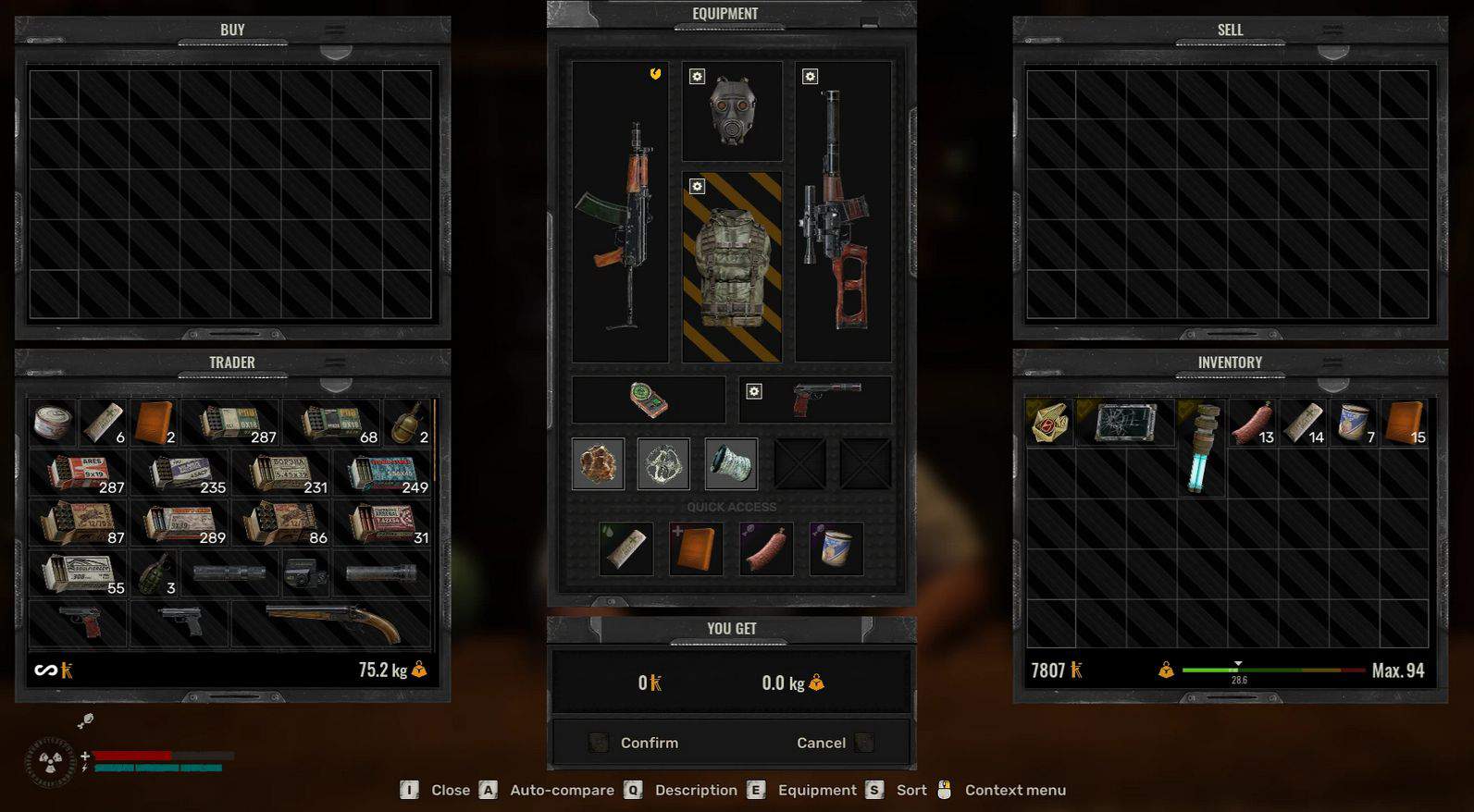Select the trader's canned food tin
The image size is (1474, 812).
coord(53,424)
